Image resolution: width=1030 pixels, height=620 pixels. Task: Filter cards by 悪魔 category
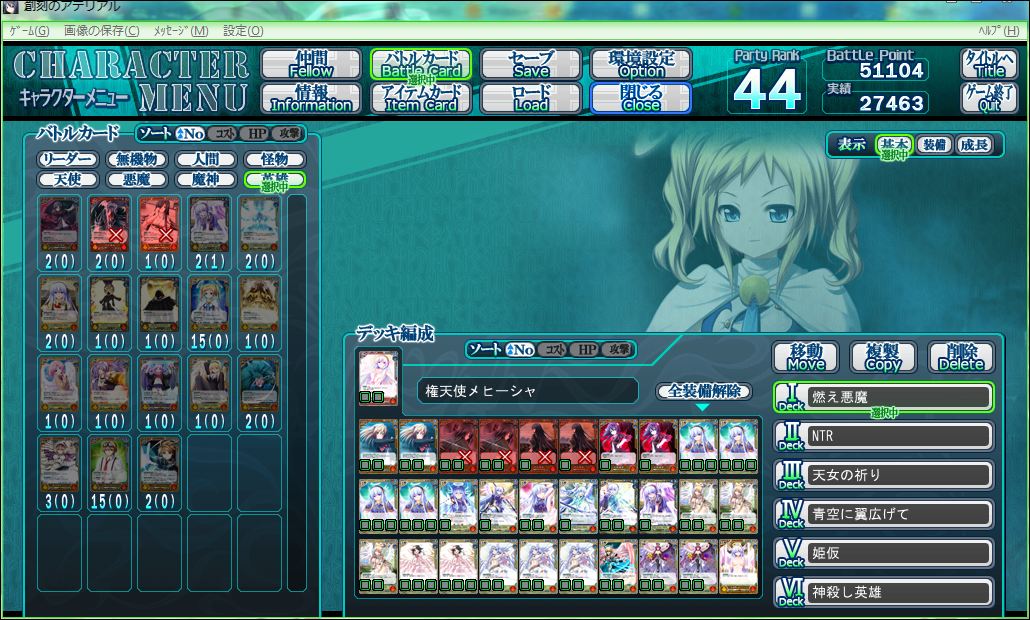137,179
